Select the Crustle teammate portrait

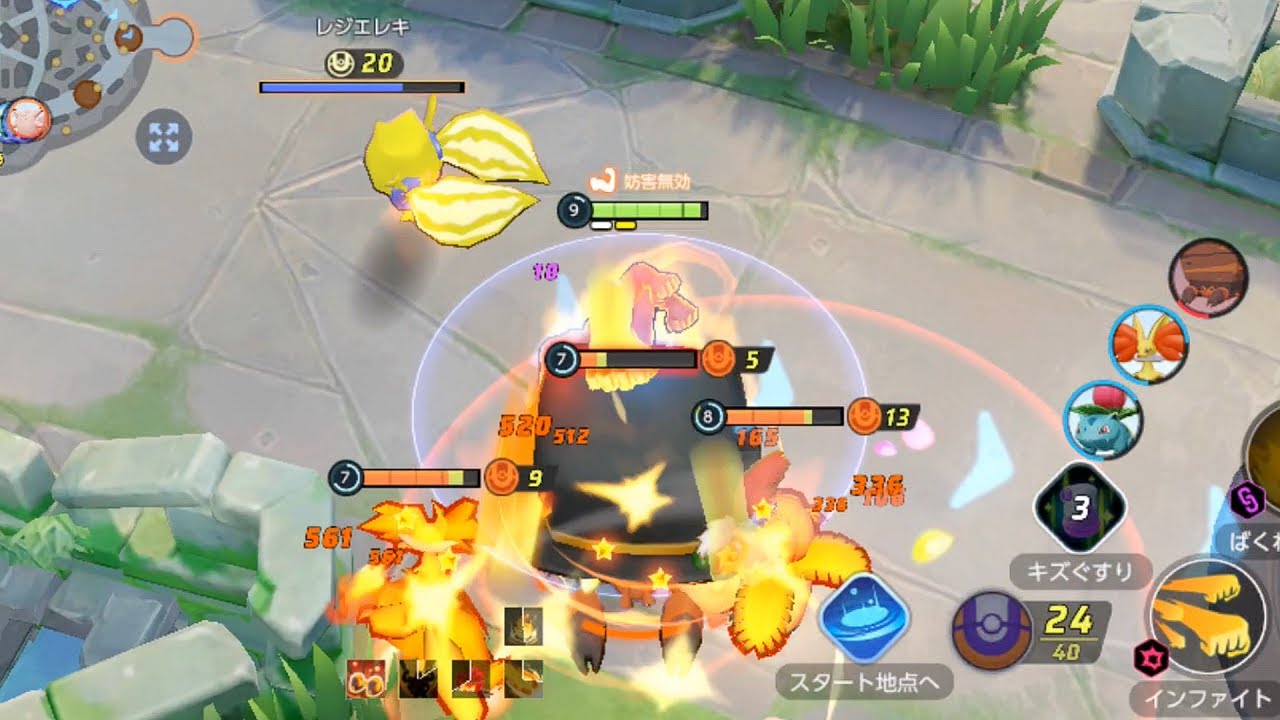tap(1208, 277)
